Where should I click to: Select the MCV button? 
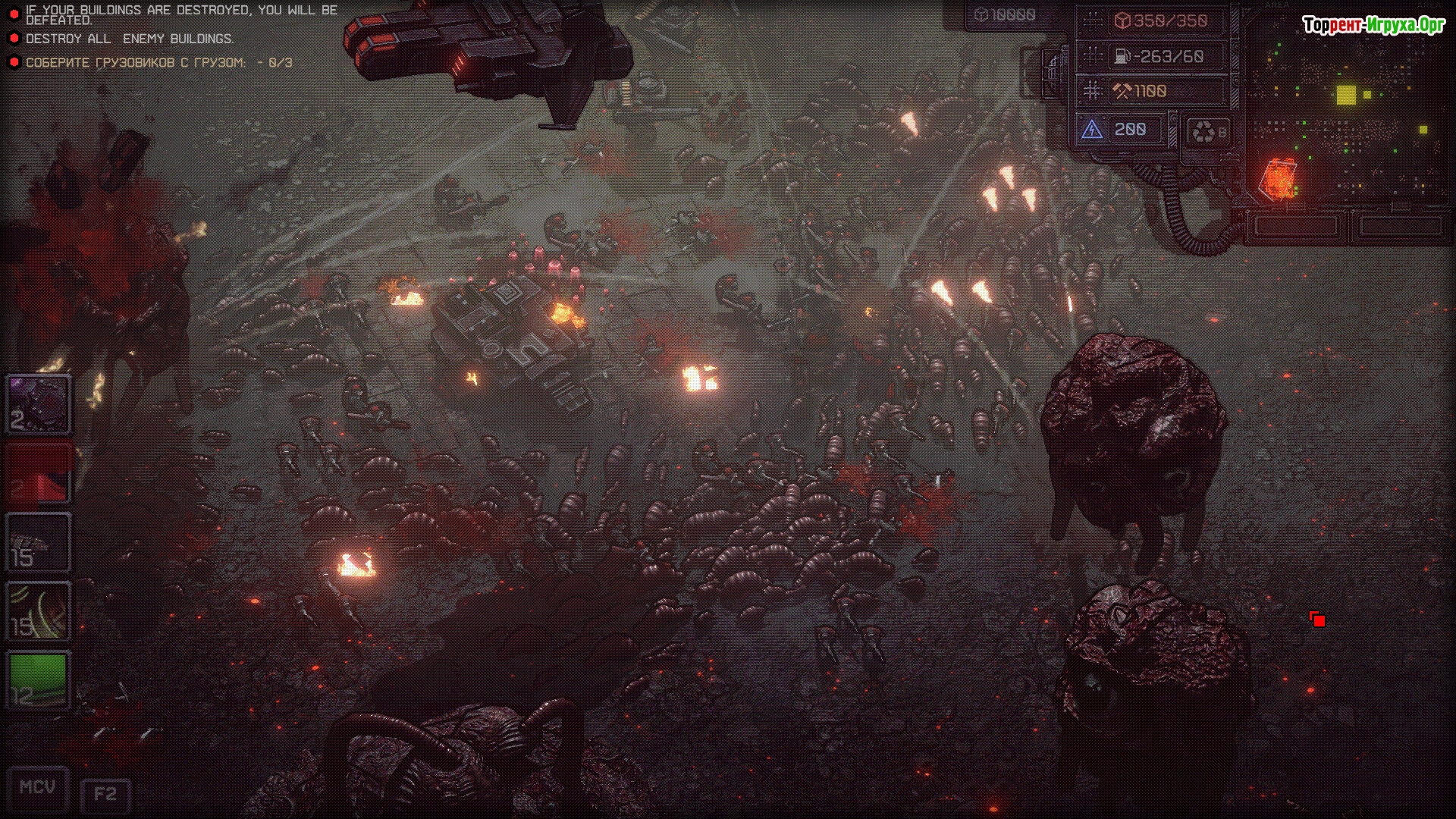(x=37, y=788)
